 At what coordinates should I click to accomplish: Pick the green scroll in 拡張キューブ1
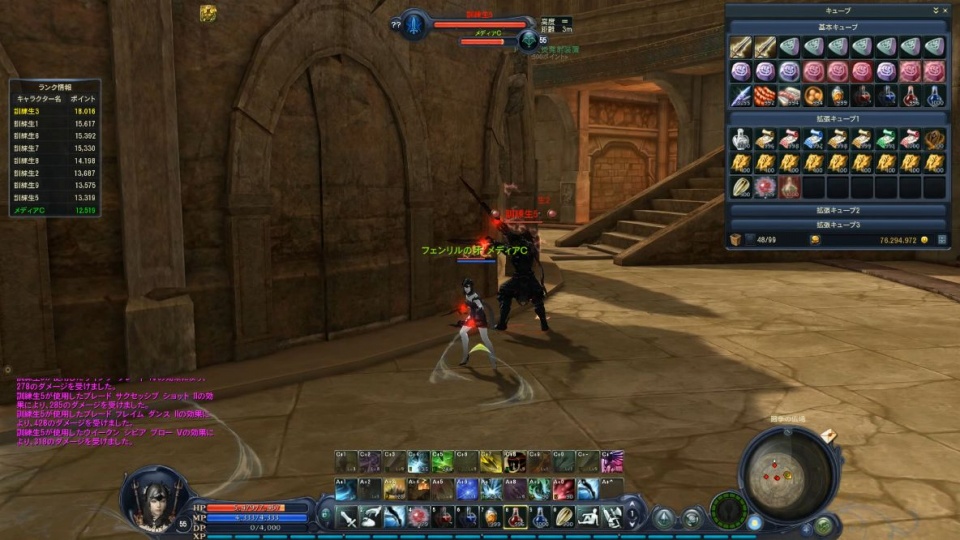[886, 139]
